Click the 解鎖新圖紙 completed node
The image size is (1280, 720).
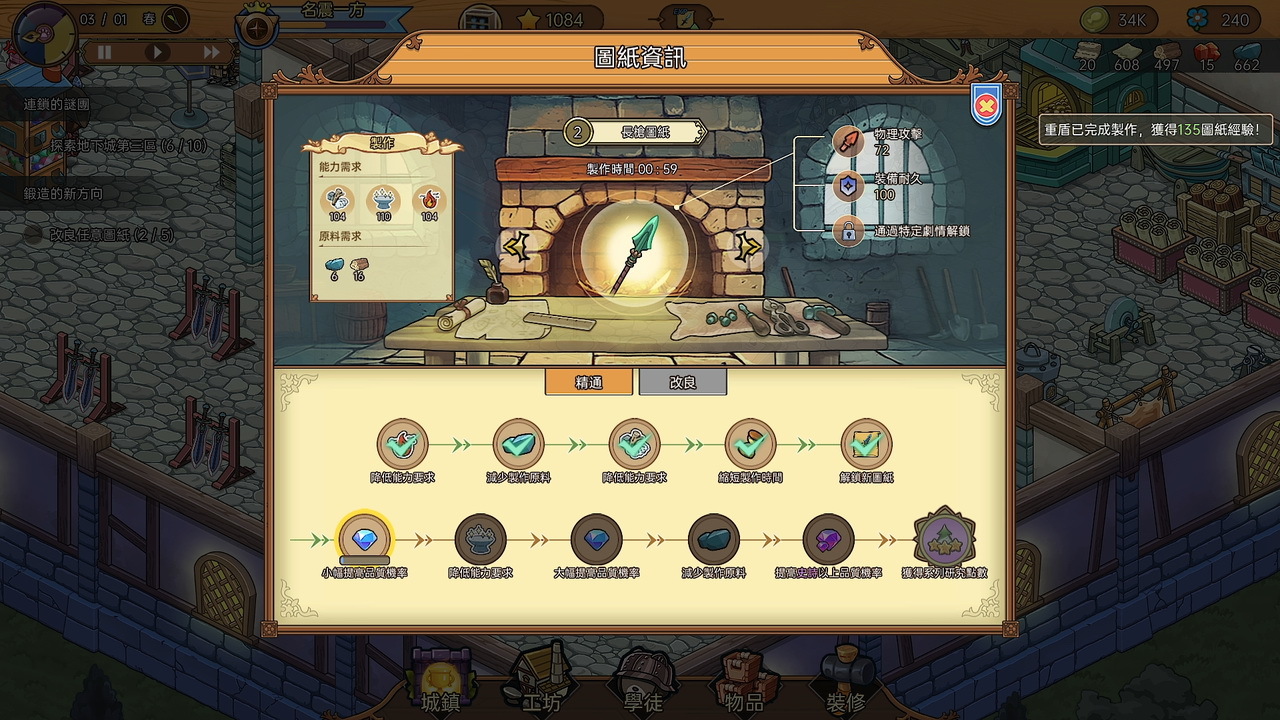coord(866,444)
